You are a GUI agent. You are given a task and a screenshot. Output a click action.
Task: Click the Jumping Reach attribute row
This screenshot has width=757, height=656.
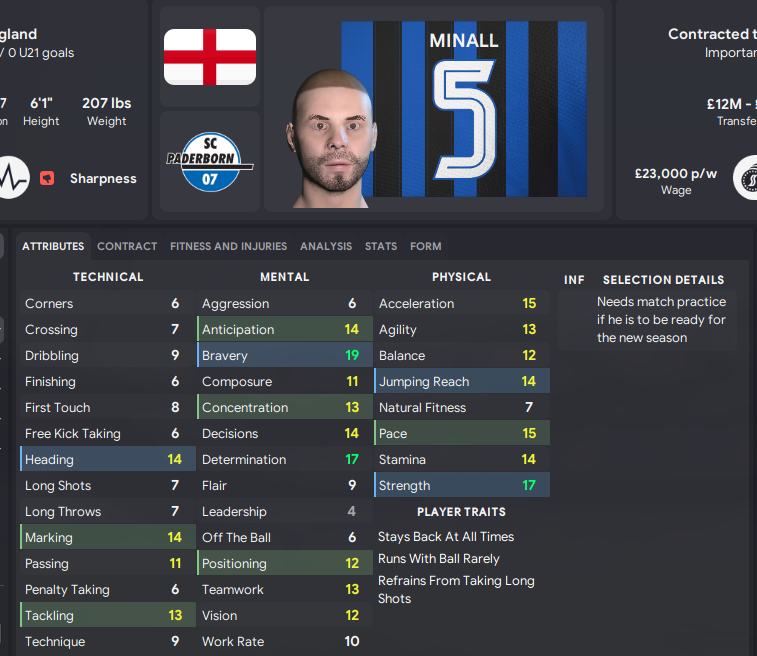[x=460, y=382]
